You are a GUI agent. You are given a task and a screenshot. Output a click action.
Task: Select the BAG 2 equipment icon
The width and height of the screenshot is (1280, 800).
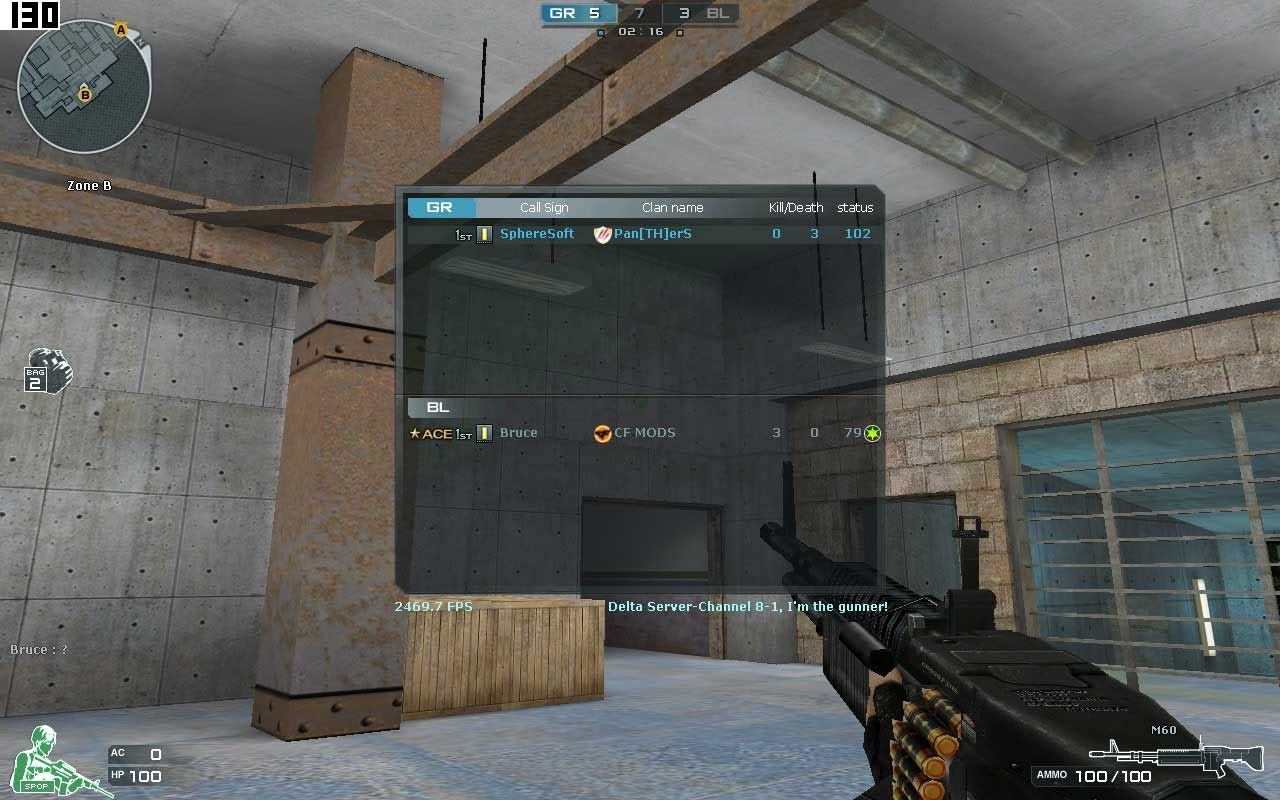(45, 372)
